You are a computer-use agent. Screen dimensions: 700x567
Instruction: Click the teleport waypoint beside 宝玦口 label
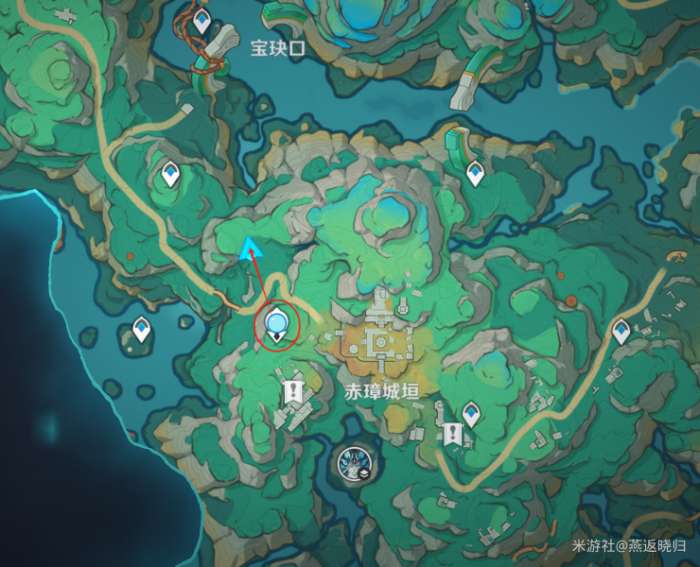coord(203,21)
